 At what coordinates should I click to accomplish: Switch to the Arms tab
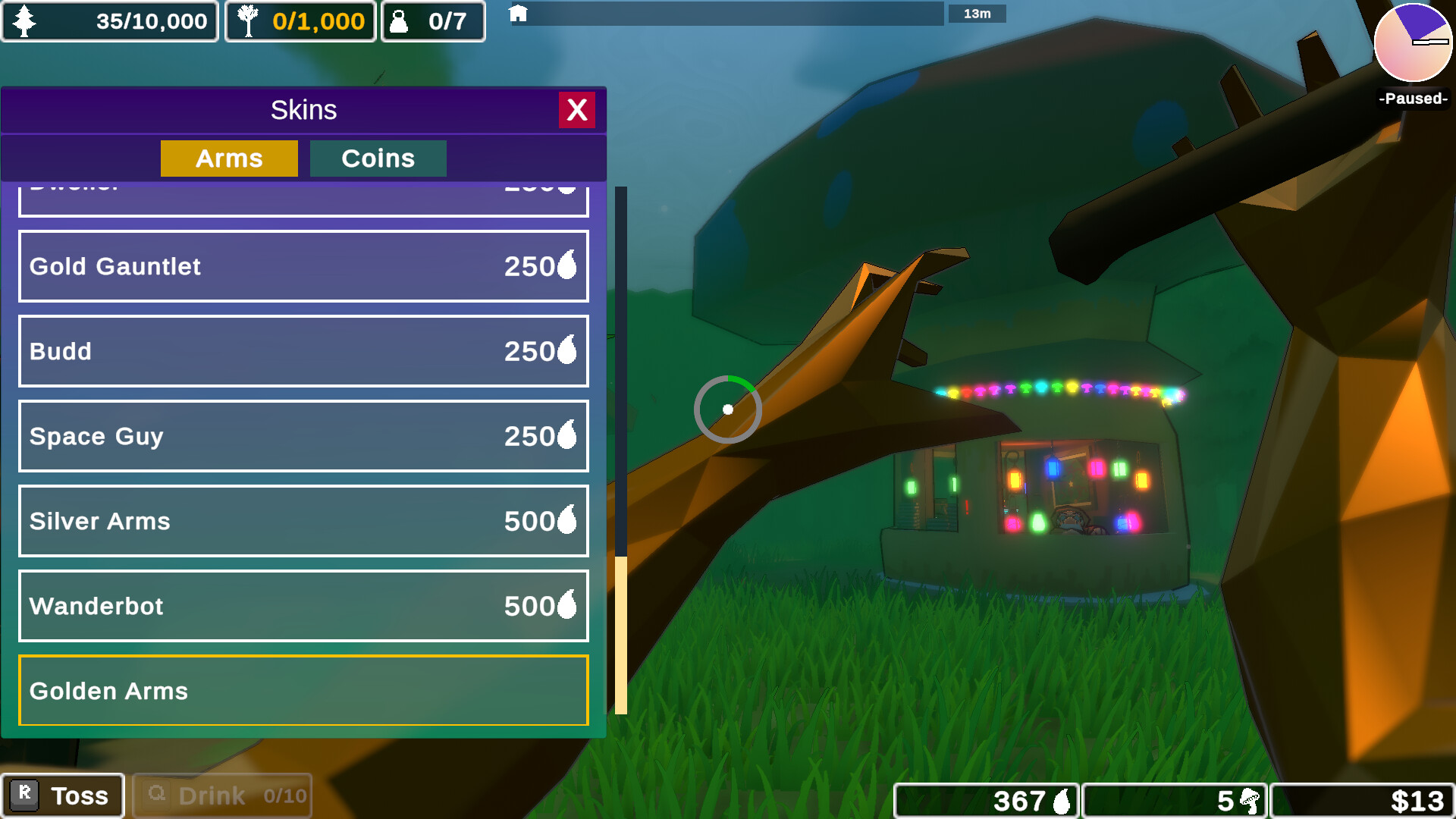click(x=229, y=158)
